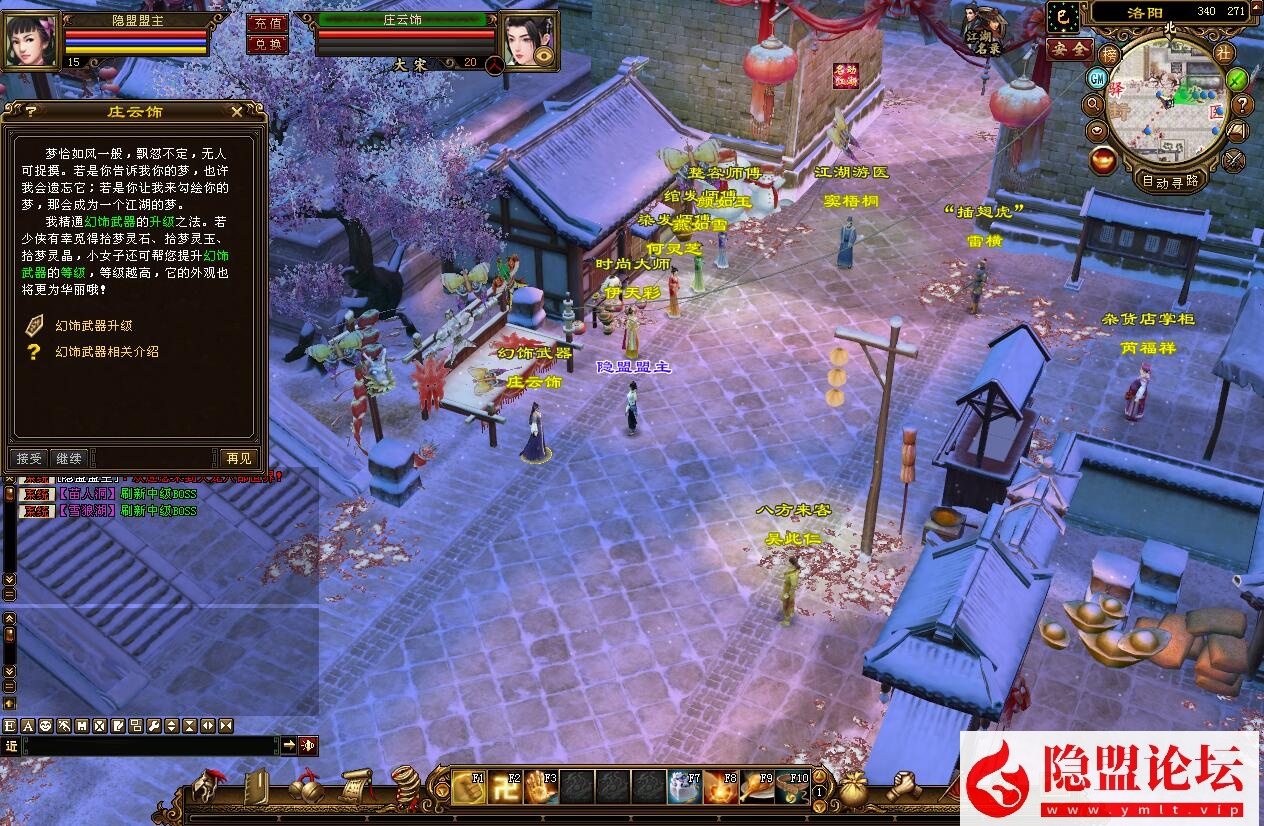Viewport: 1264px width, 826px height.
Task: Open the money bag inventory icon
Action: coord(852,787)
